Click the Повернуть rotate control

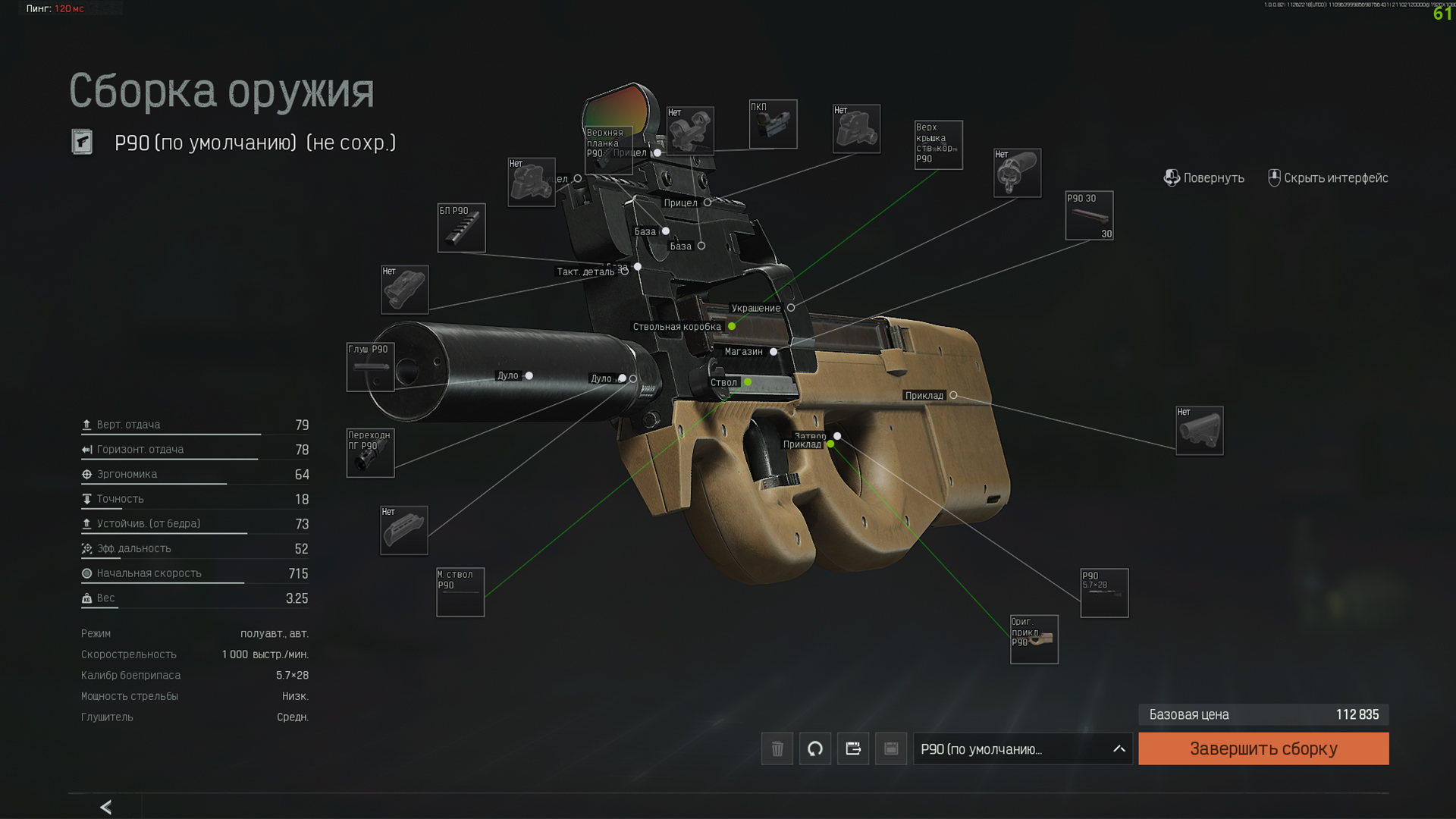(x=1203, y=178)
